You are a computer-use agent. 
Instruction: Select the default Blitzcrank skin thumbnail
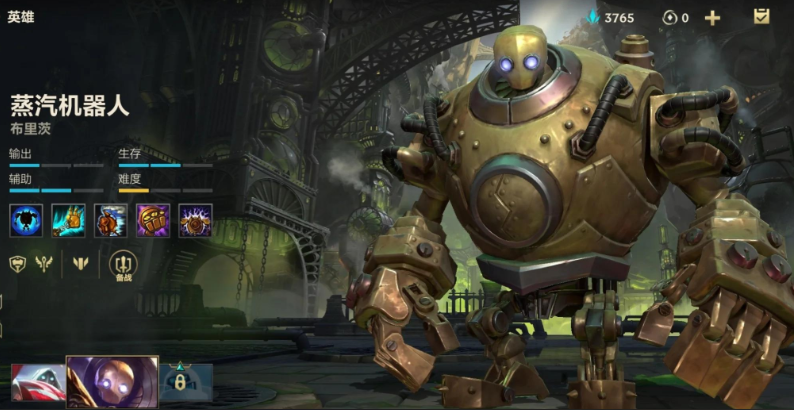pos(112,381)
